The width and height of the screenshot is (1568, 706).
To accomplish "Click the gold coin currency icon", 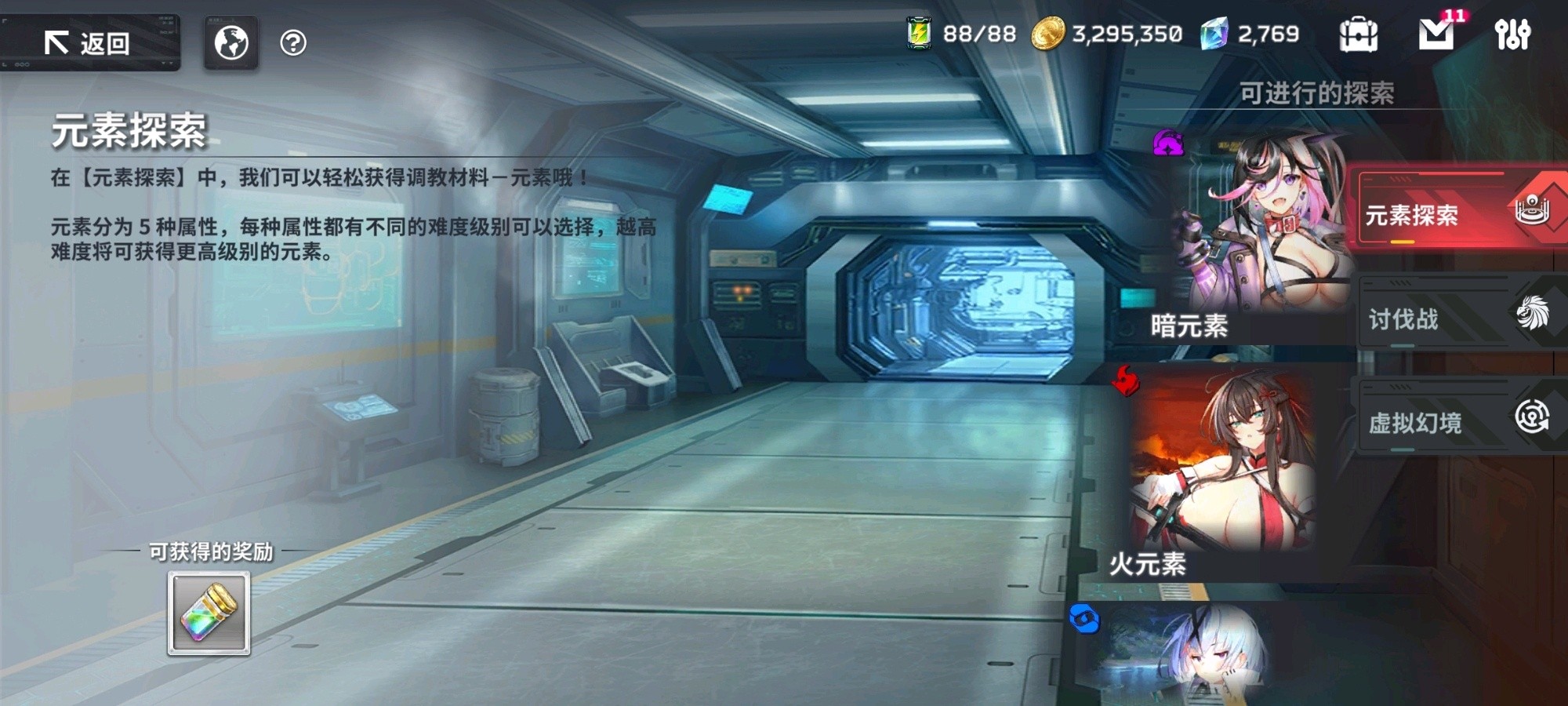I will point(1048,33).
